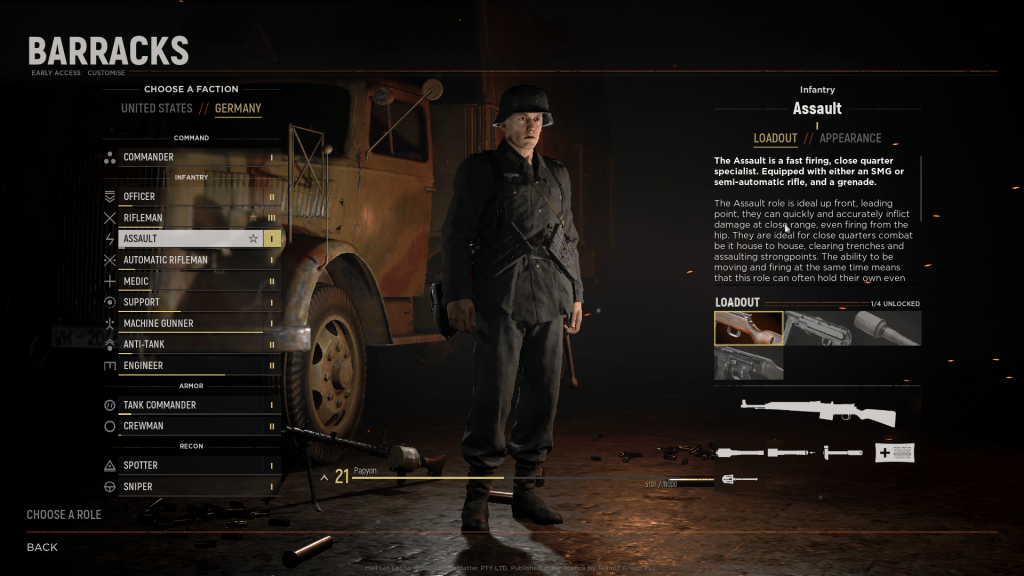Select the Medic role

(x=190, y=282)
